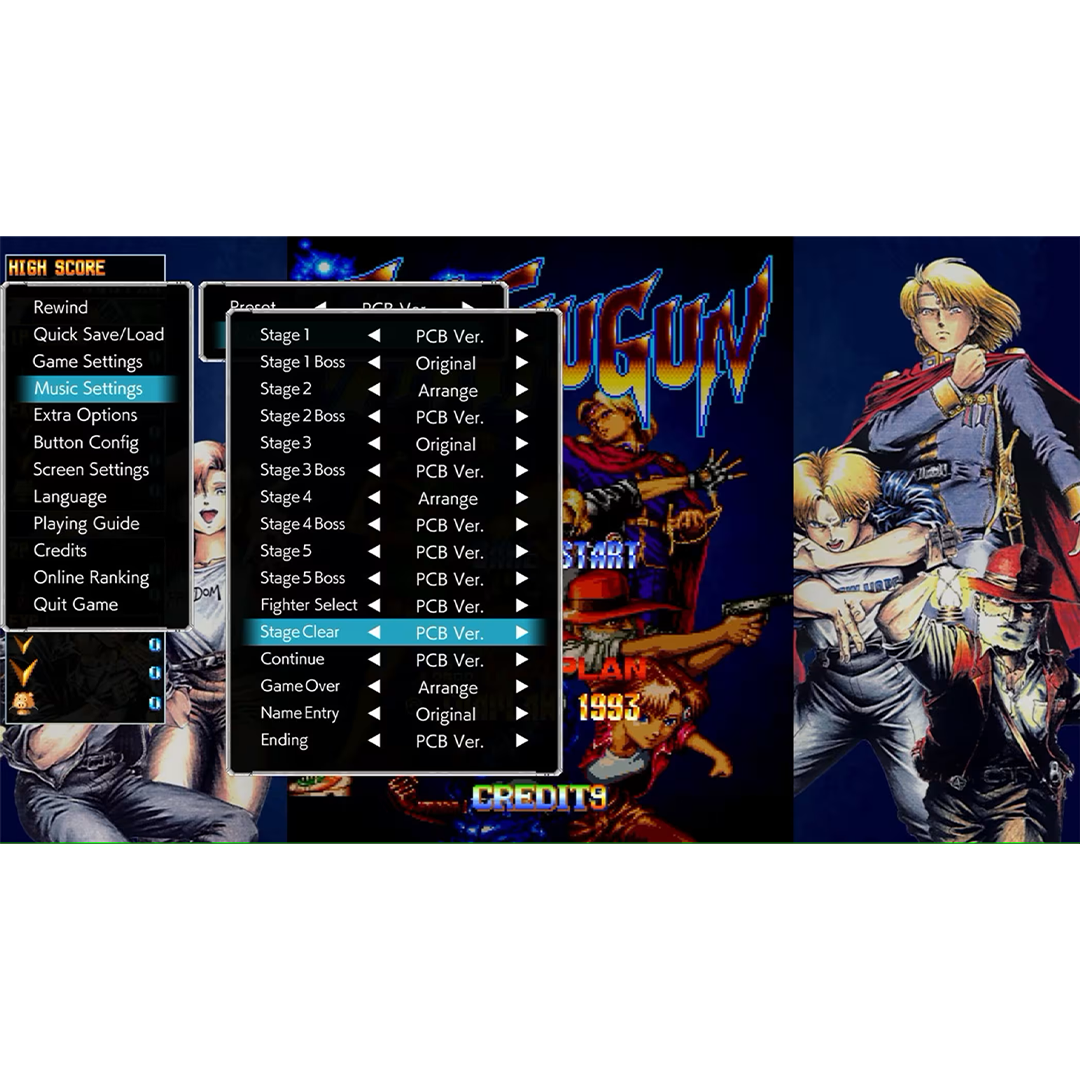1080x1080 pixels.
Task: Select the Fighter Select music row
Action: [309, 605]
